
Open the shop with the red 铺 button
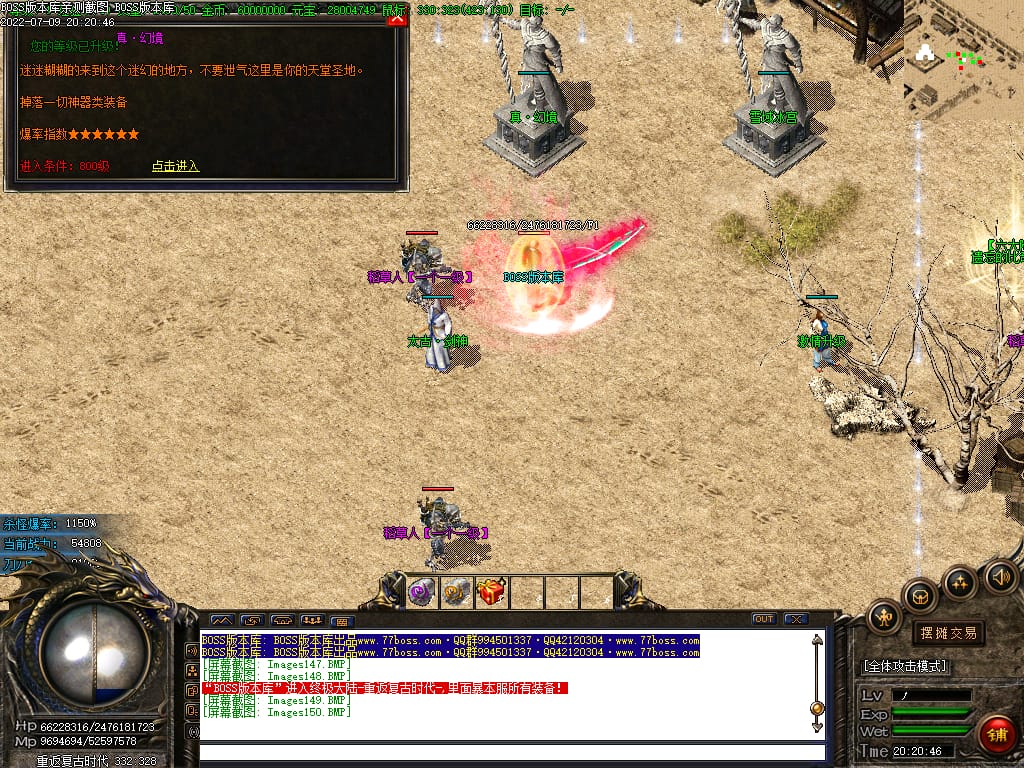[x=997, y=734]
